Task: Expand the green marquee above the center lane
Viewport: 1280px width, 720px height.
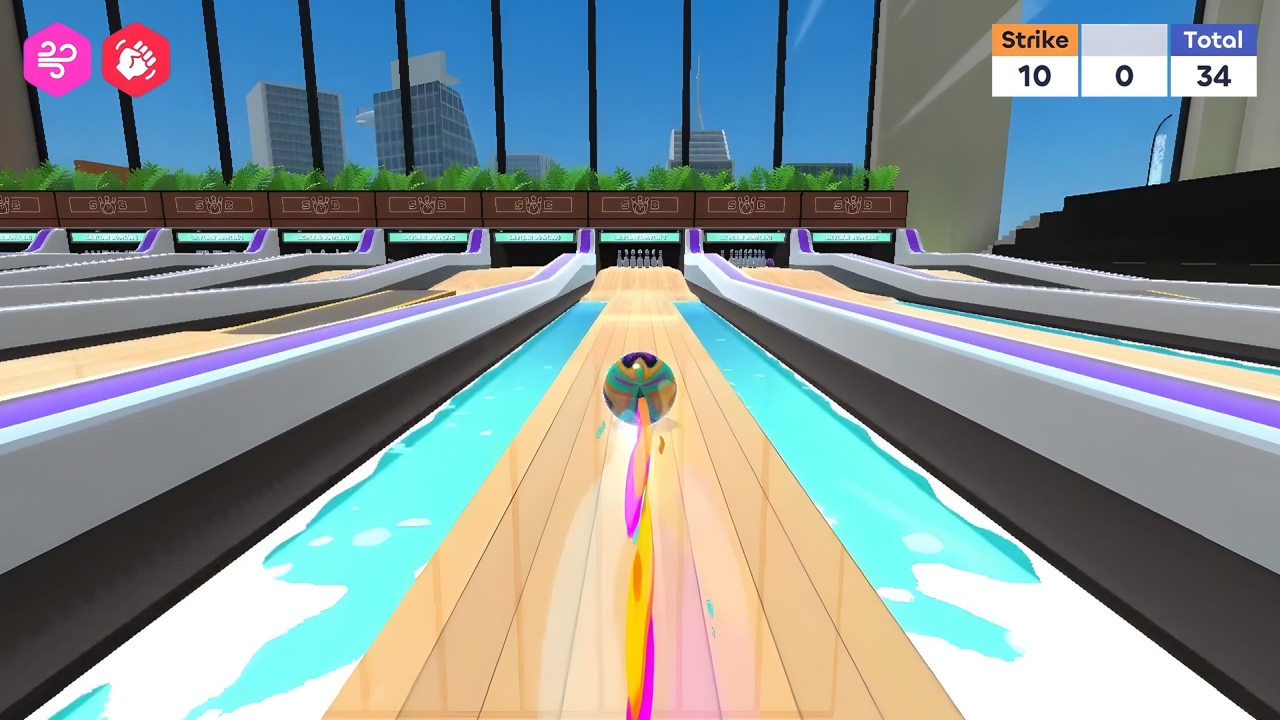Action: pyautogui.click(x=641, y=237)
